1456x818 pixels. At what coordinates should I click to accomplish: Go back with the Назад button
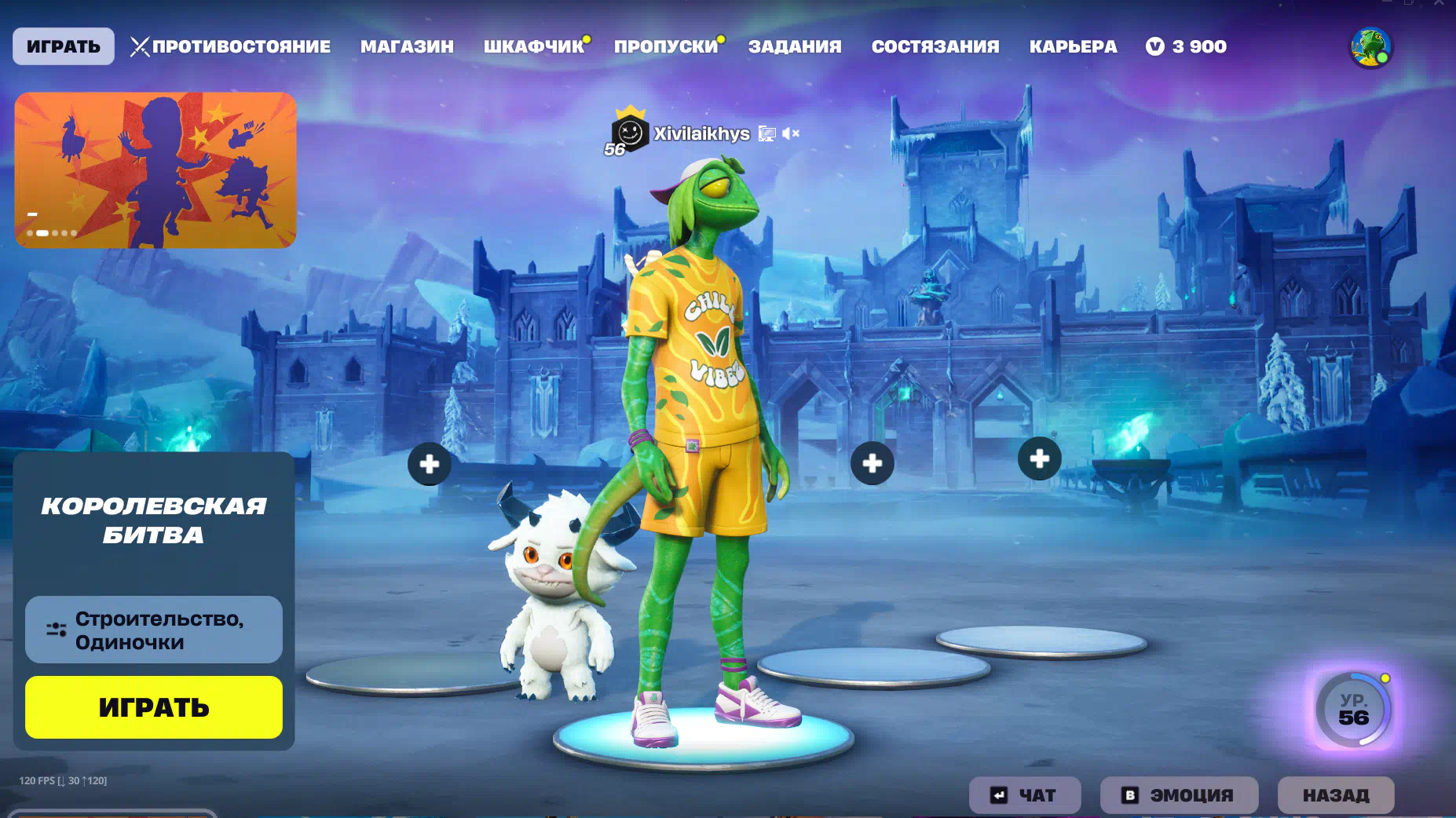pyautogui.click(x=1335, y=795)
